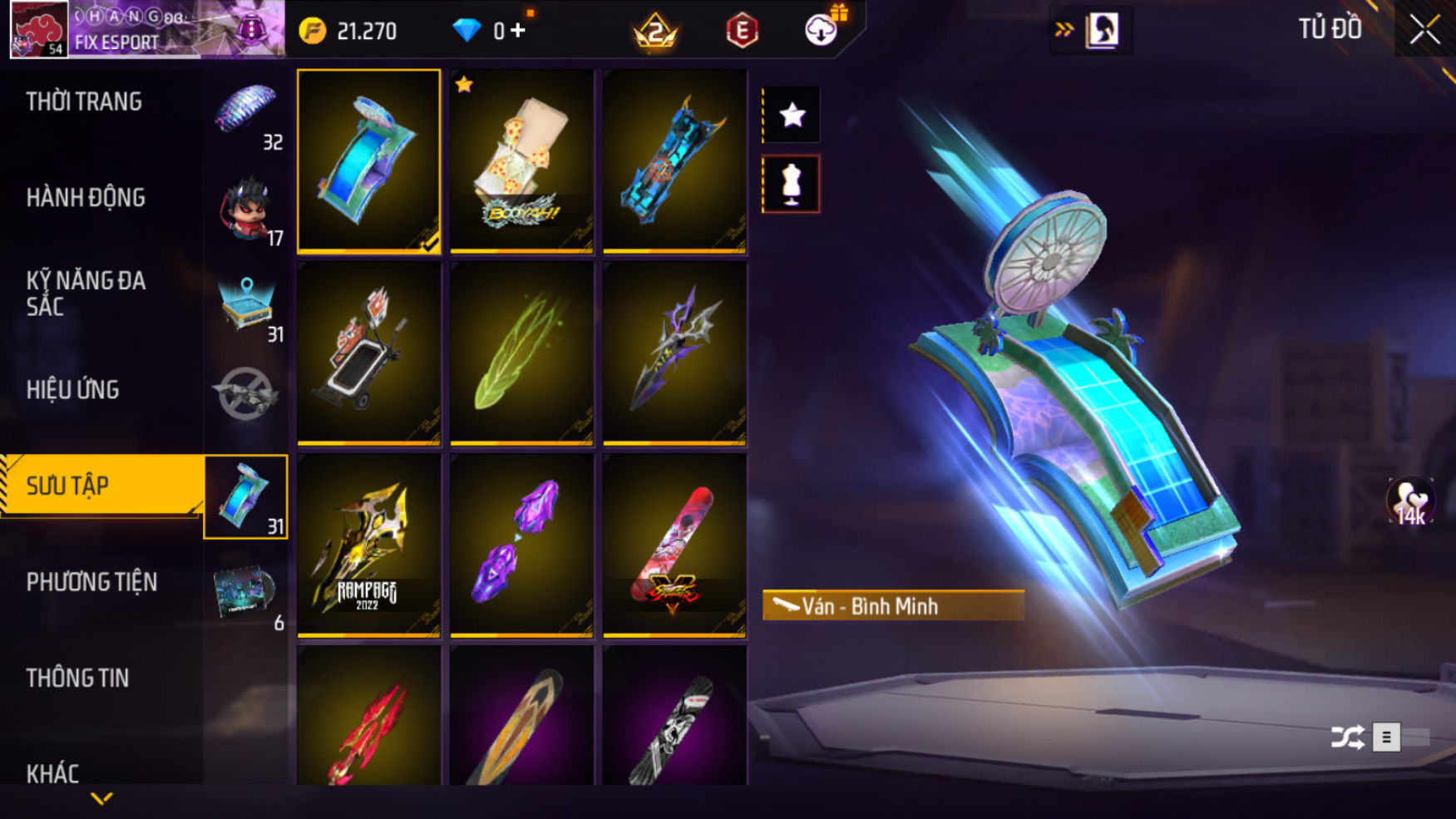
Task: Click the mannequin outfit filter button
Action: pyautogui.click(x=791, y=184)
